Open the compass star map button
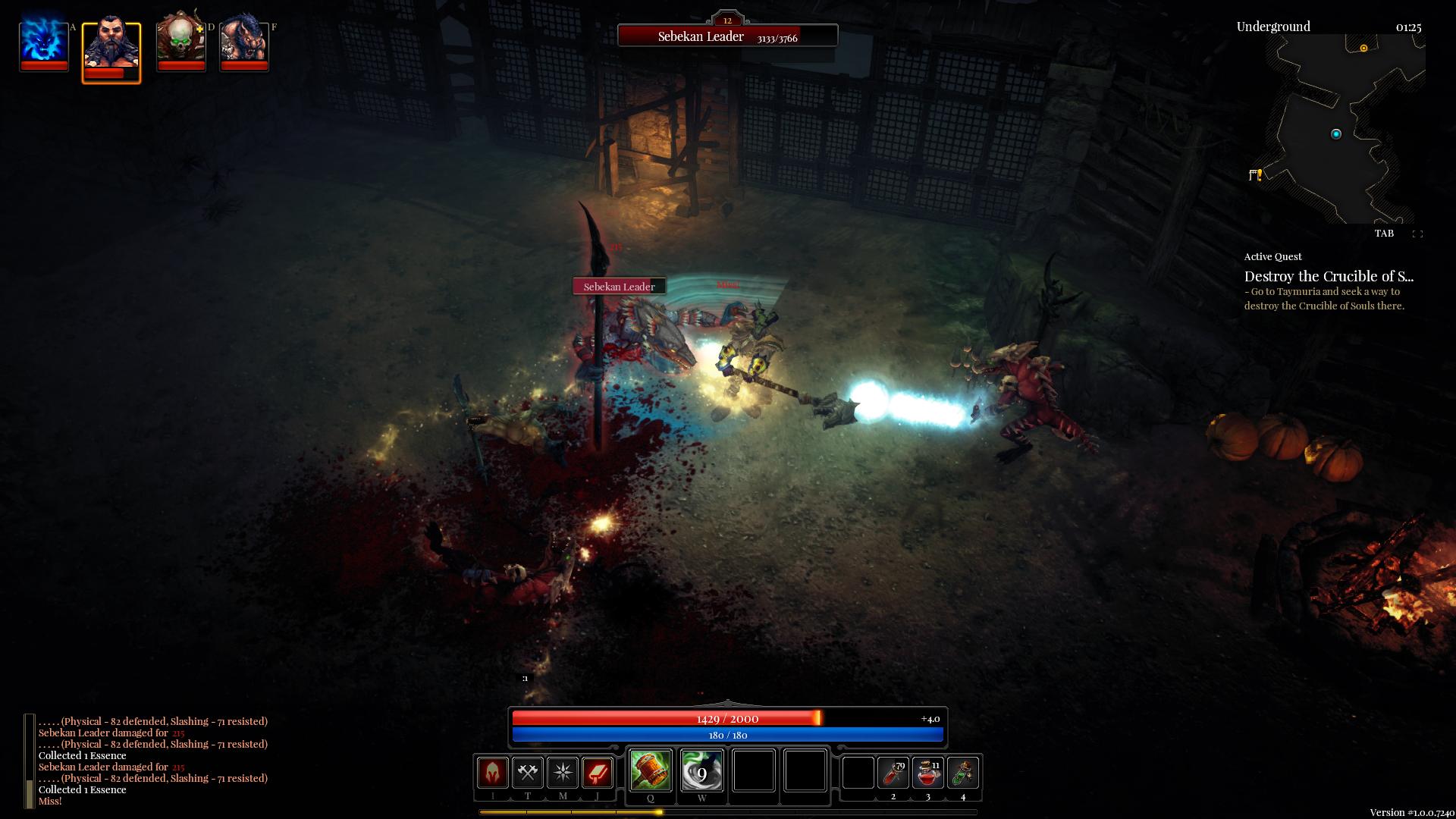This screenshot has width=1456, height=819. click(563, 773)
